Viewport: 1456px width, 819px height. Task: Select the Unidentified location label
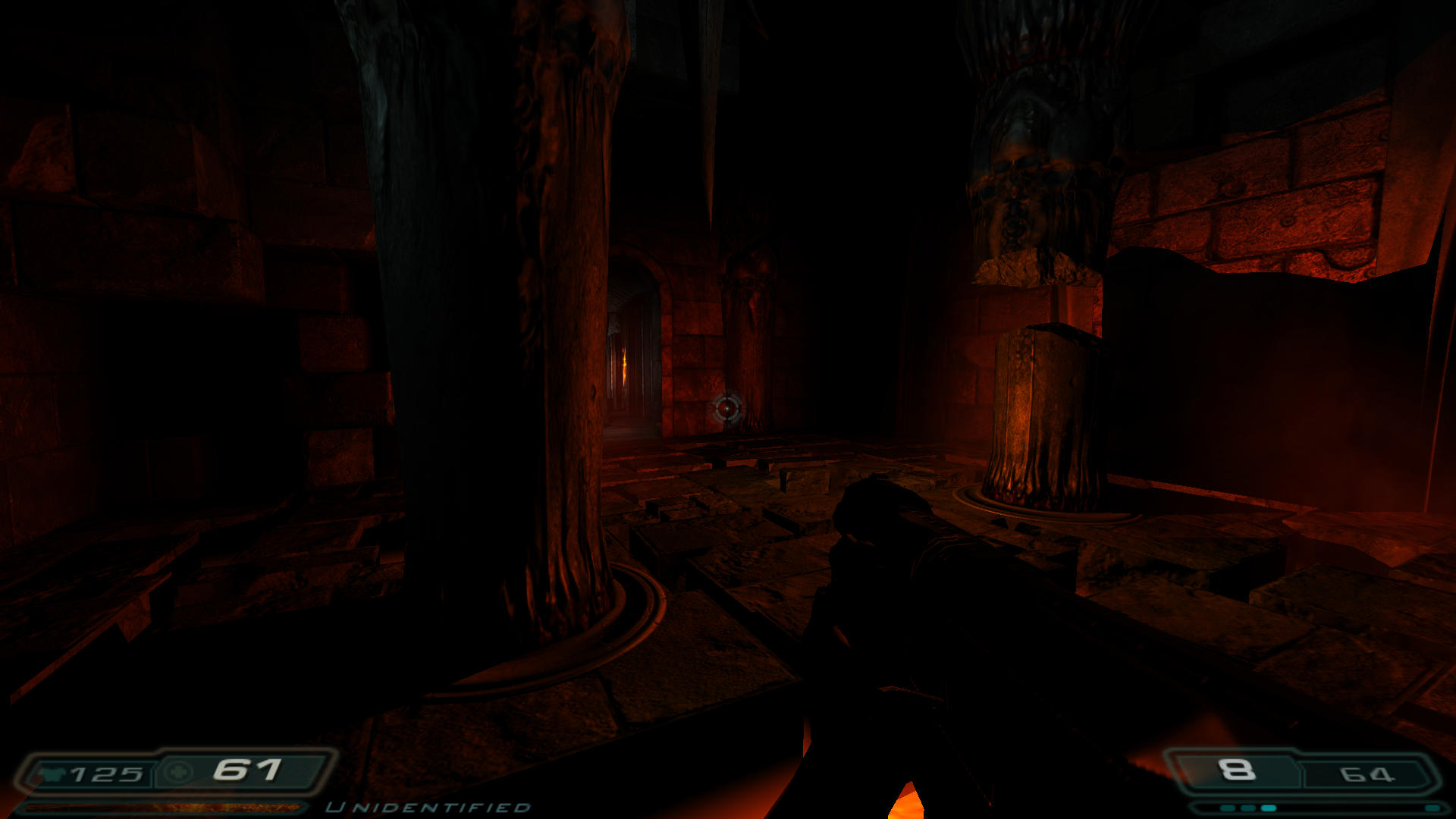click(x=428, y=808)
